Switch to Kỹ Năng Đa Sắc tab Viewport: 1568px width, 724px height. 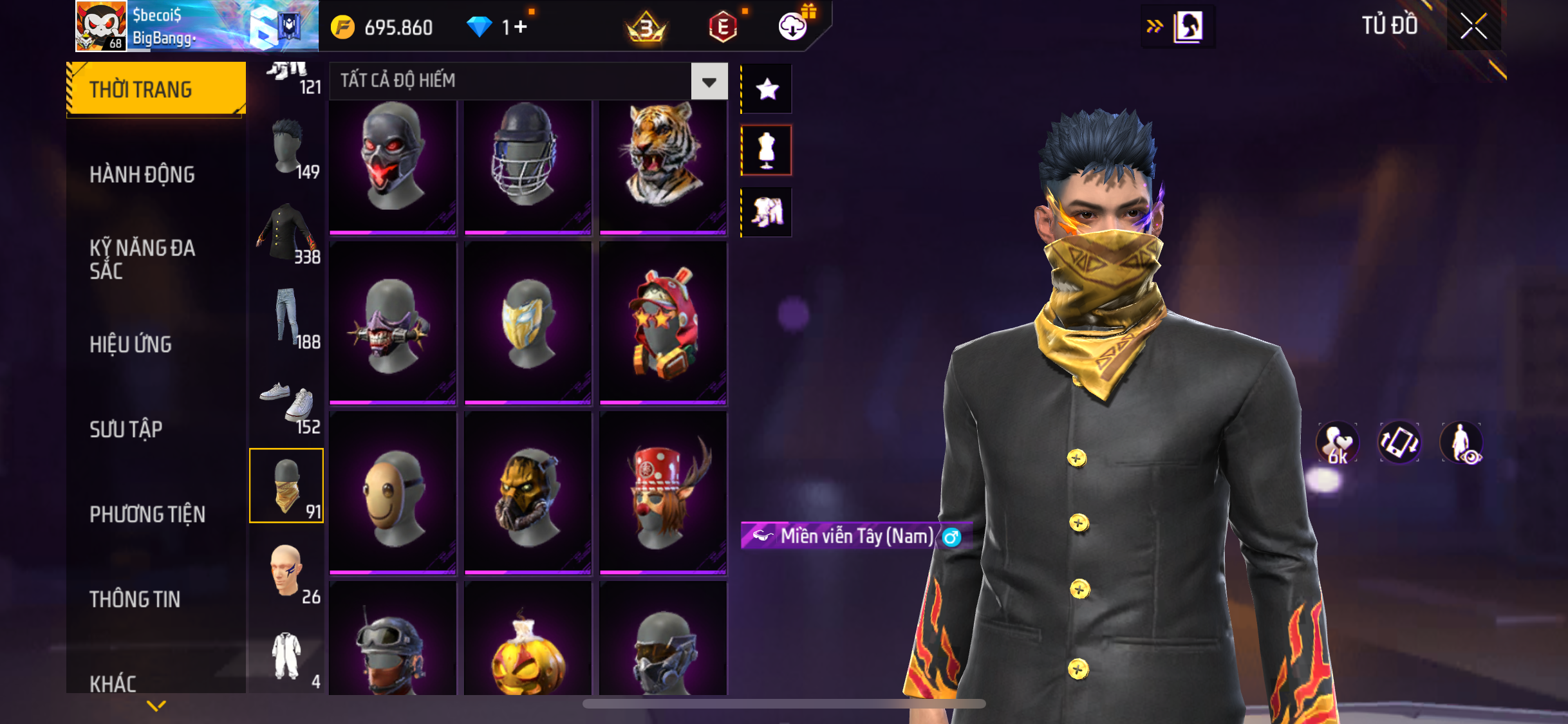(142, 259)
